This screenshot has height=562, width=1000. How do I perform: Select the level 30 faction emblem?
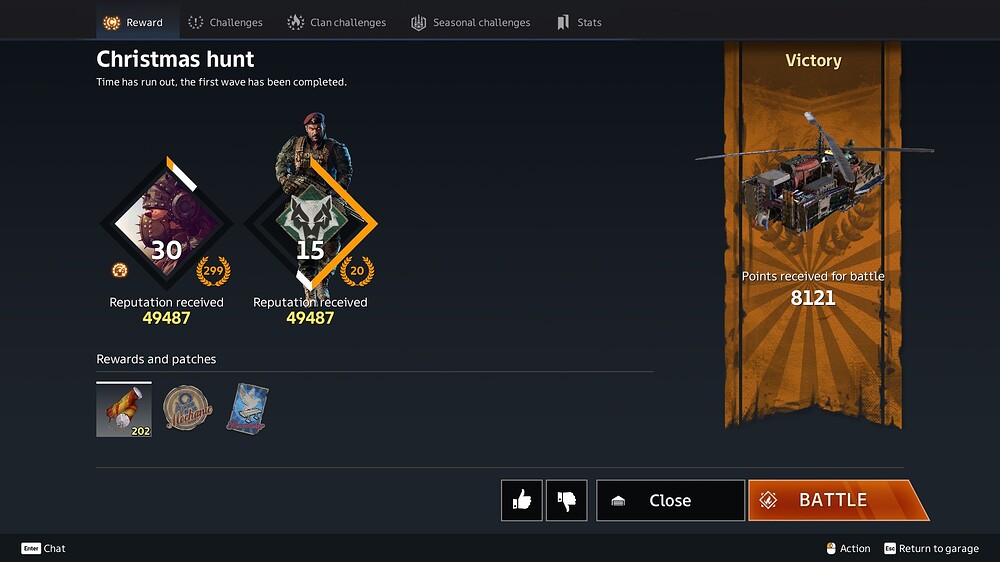point(166,223)
